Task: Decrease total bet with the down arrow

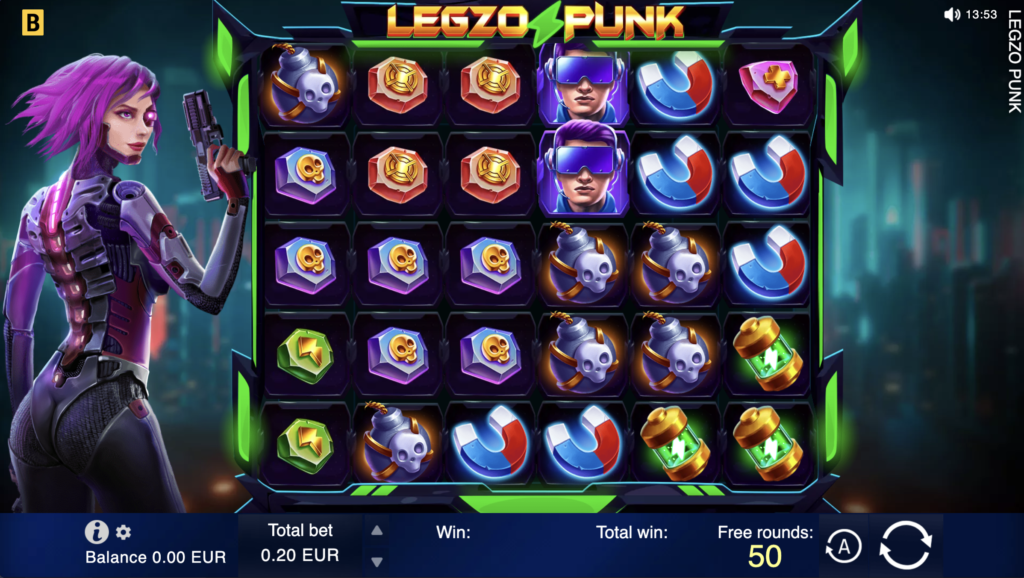Action: pos(377,562)
